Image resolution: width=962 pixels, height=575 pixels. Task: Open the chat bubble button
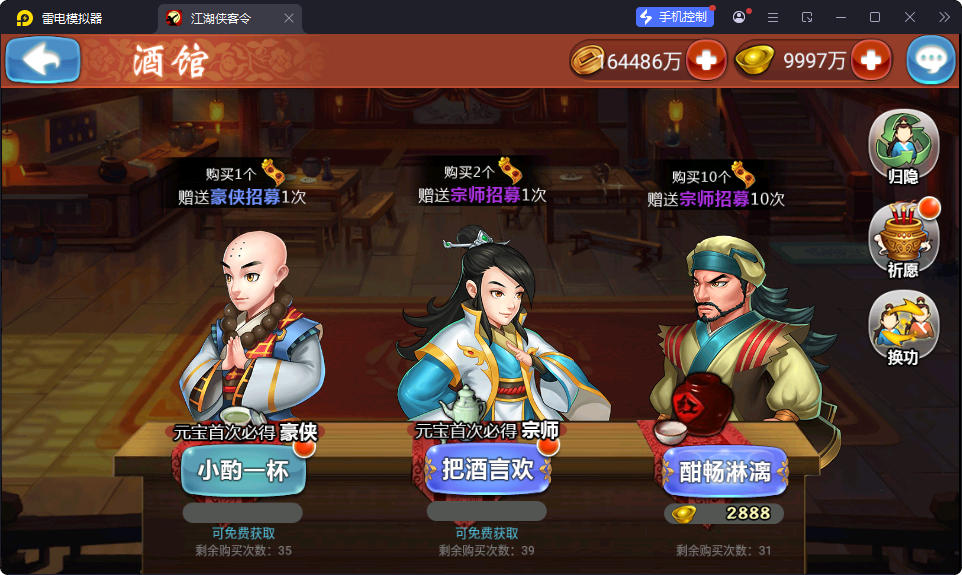point(931,61)
